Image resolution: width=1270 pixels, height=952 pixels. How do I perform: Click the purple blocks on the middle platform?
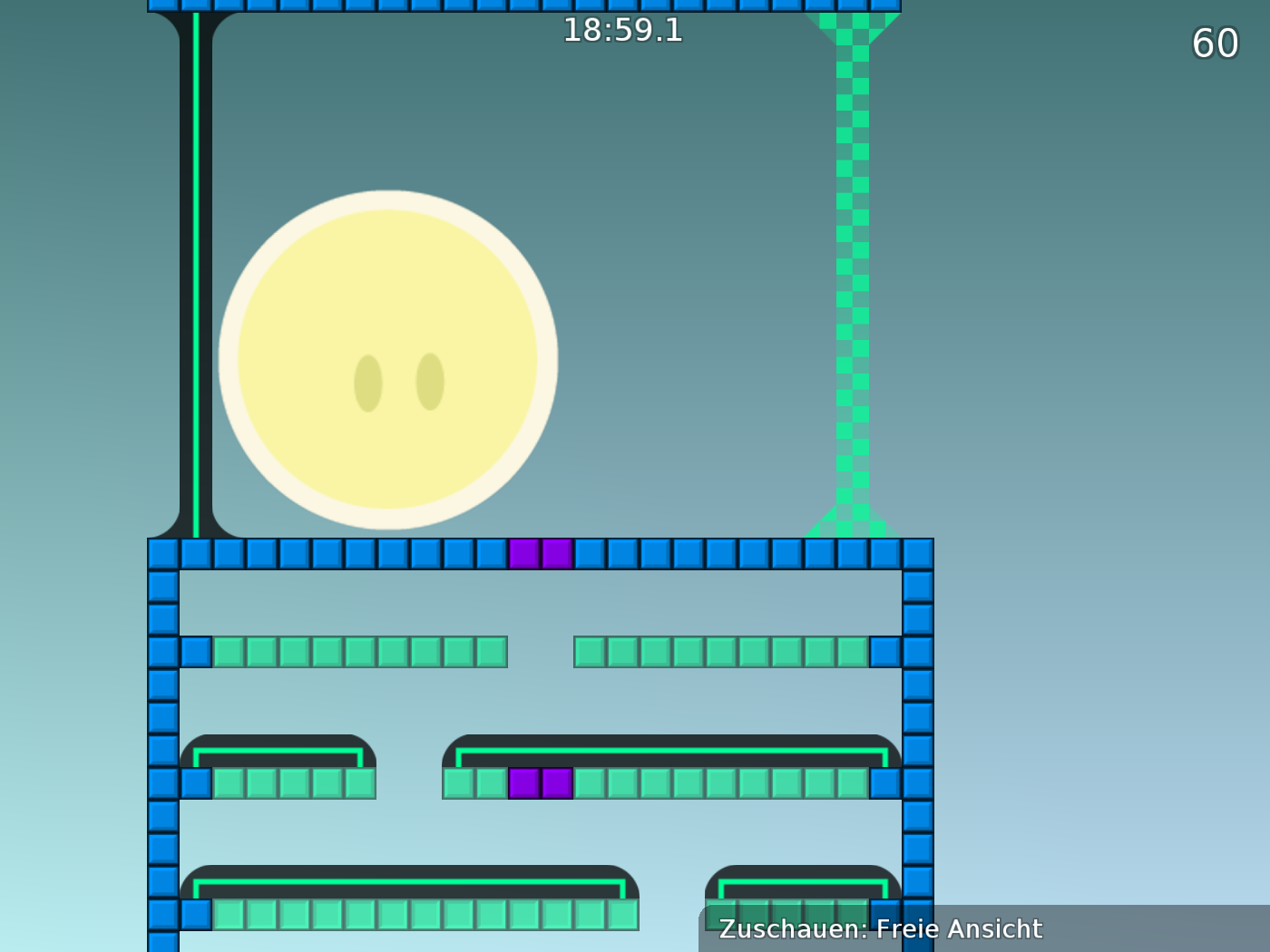point(542,784)
